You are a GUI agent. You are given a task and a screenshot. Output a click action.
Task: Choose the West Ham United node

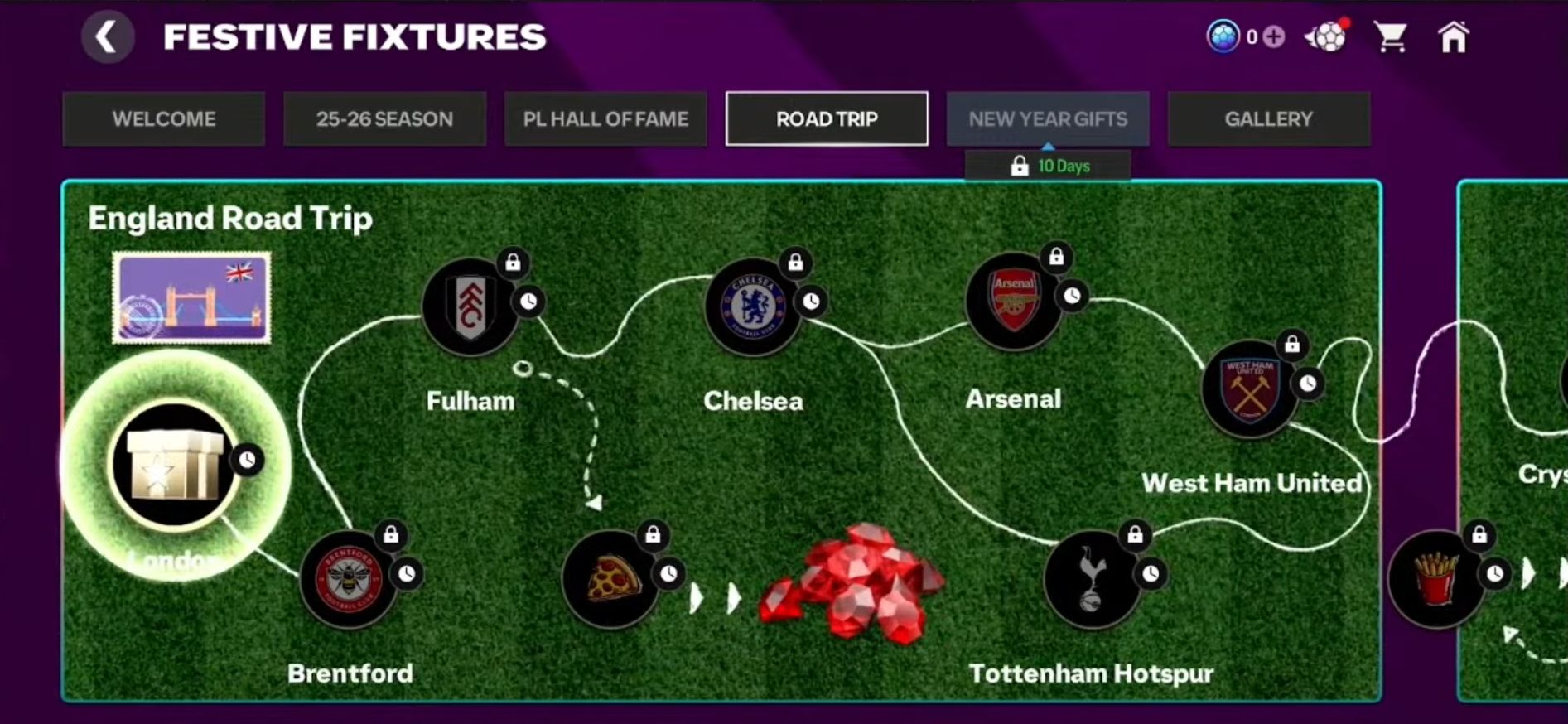(1249, 389)
